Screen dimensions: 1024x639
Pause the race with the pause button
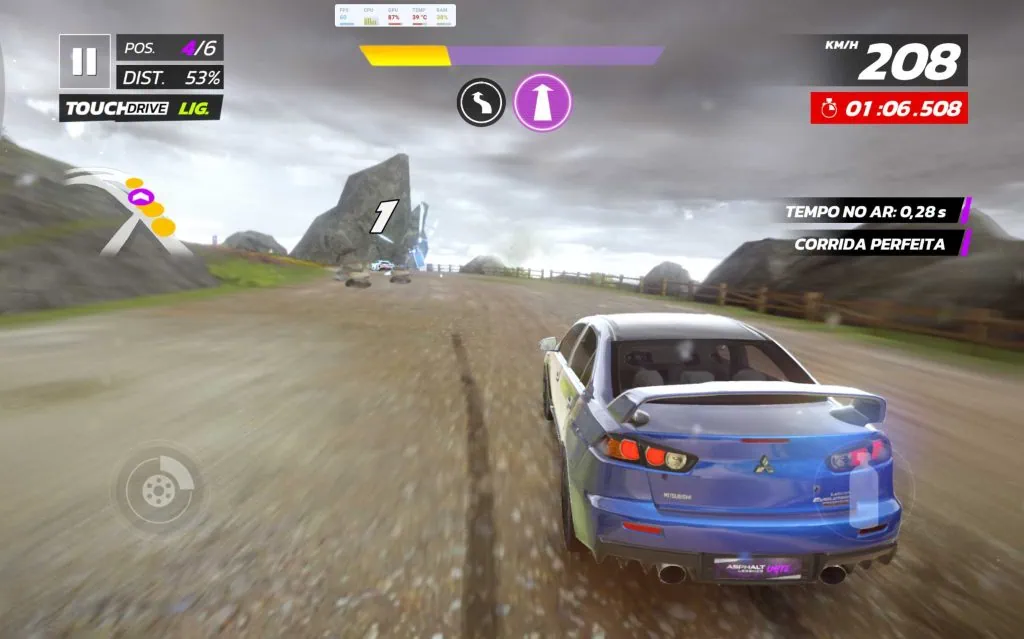[84, 62]
